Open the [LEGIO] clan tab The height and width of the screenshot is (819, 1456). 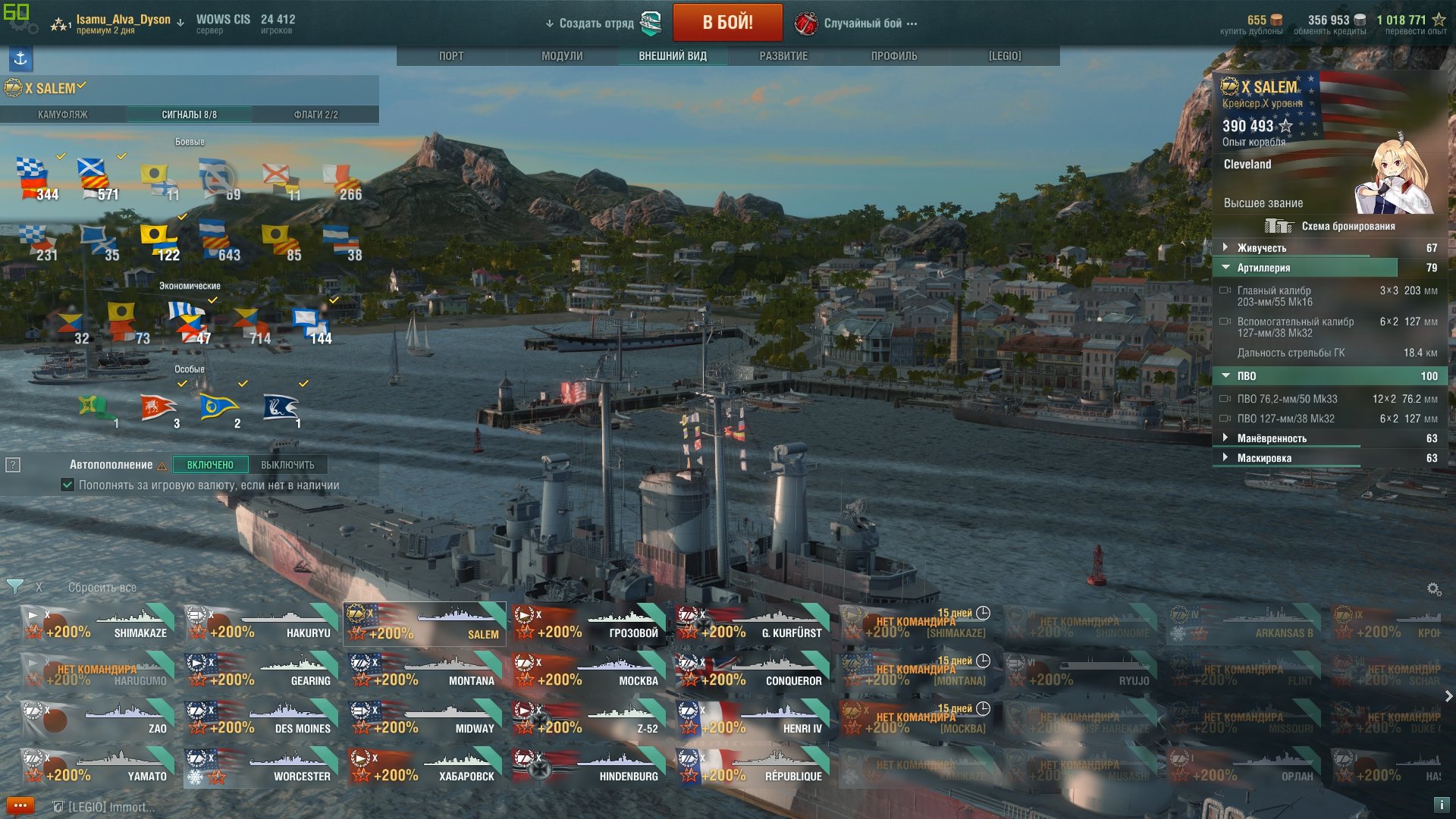coord(1005,56)
